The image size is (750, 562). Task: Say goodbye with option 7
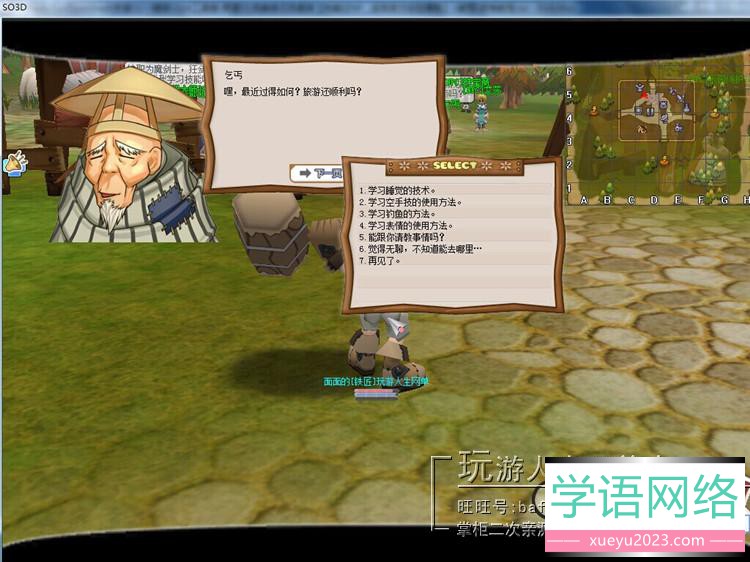coord(381,261)
